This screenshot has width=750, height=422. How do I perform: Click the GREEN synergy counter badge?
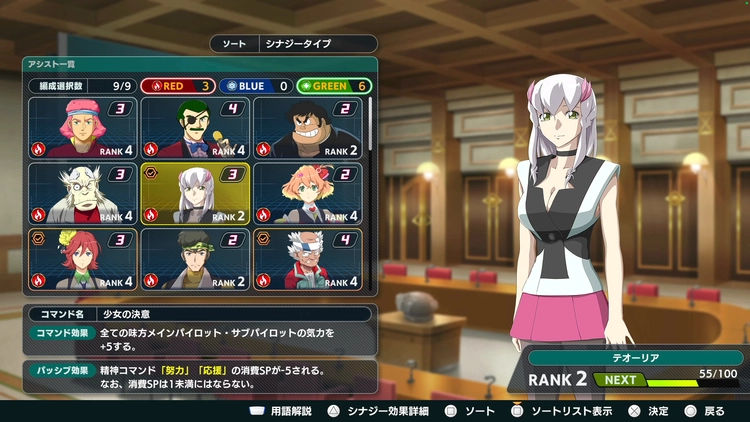tap(333, 86)
